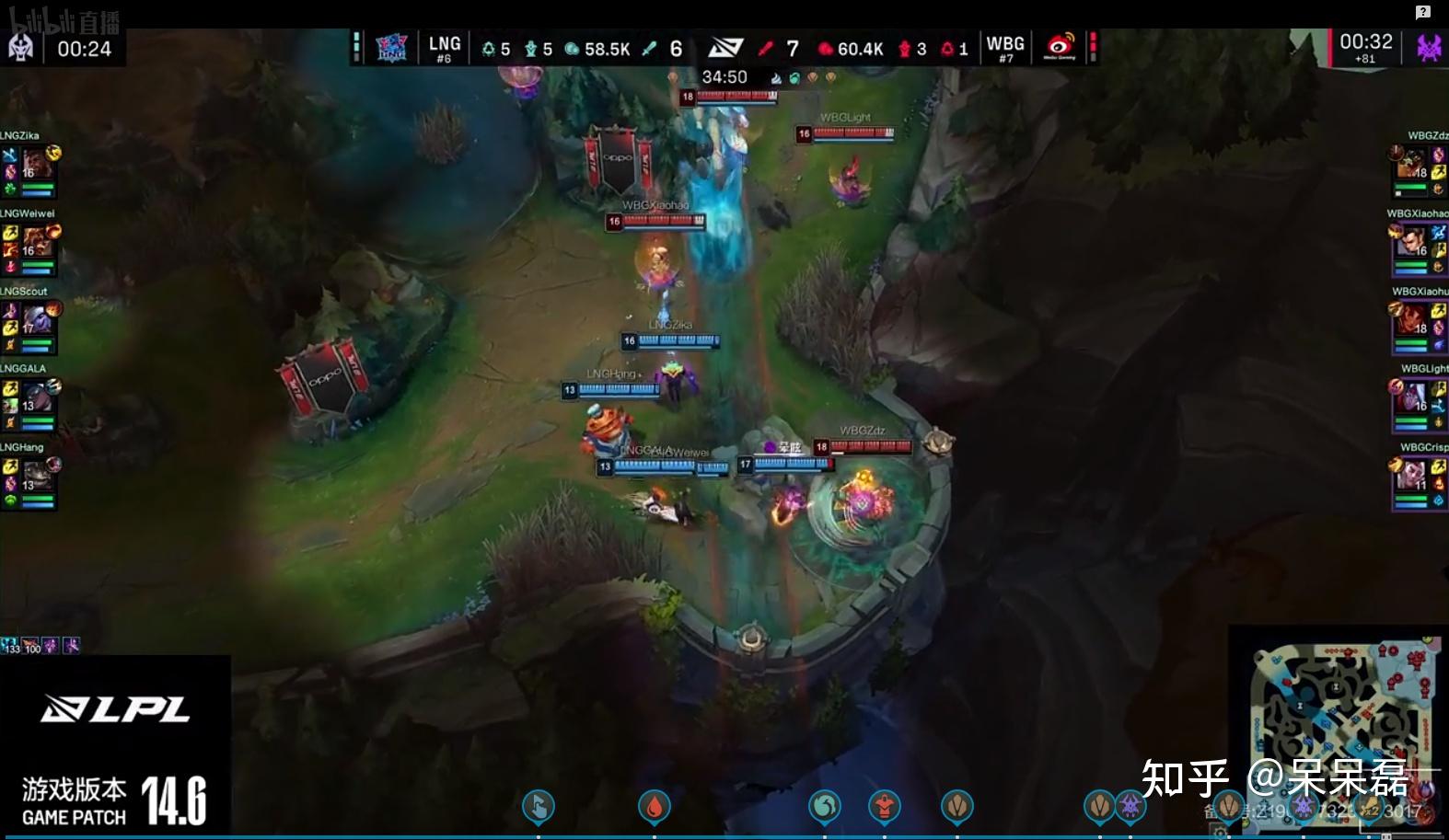Click the gold icon next to 58.5K
1449x840 pixels.
pos(572,49)
